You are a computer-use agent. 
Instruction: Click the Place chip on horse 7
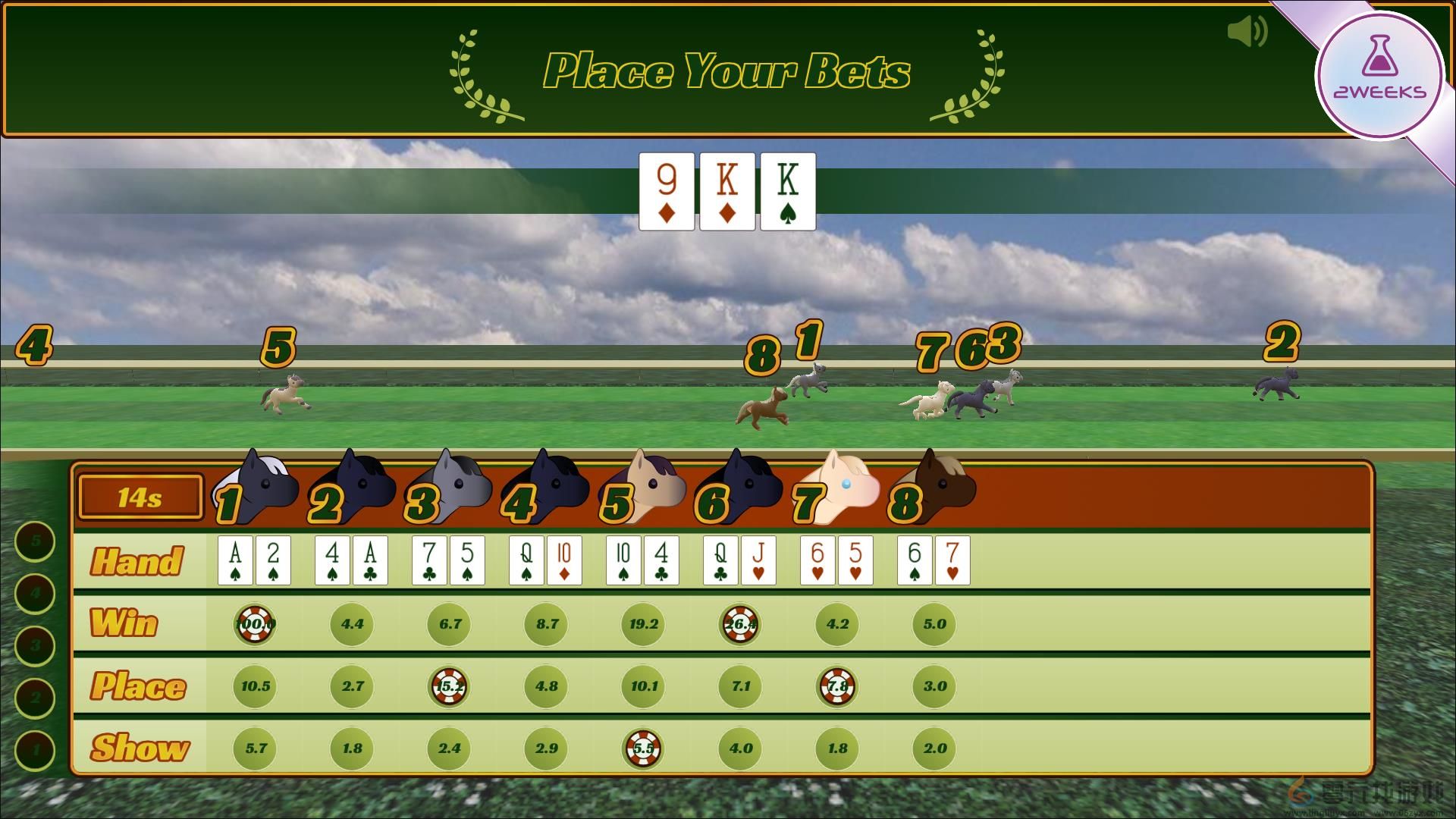click(x=837, y=686)
